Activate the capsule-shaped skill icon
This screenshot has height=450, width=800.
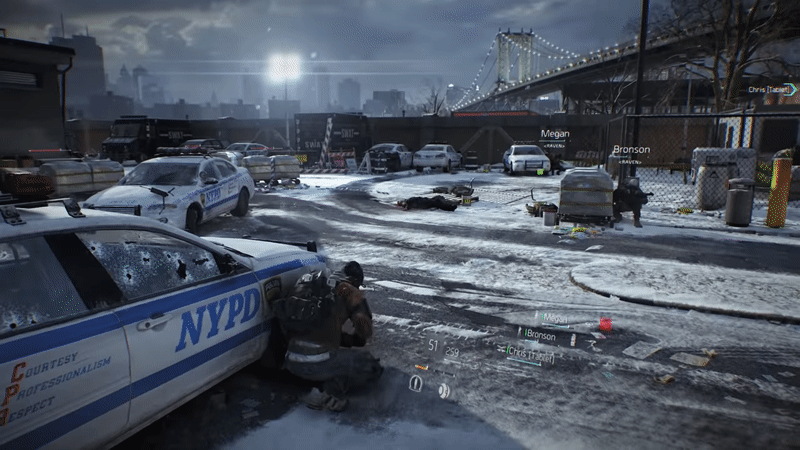pos(416,383)
